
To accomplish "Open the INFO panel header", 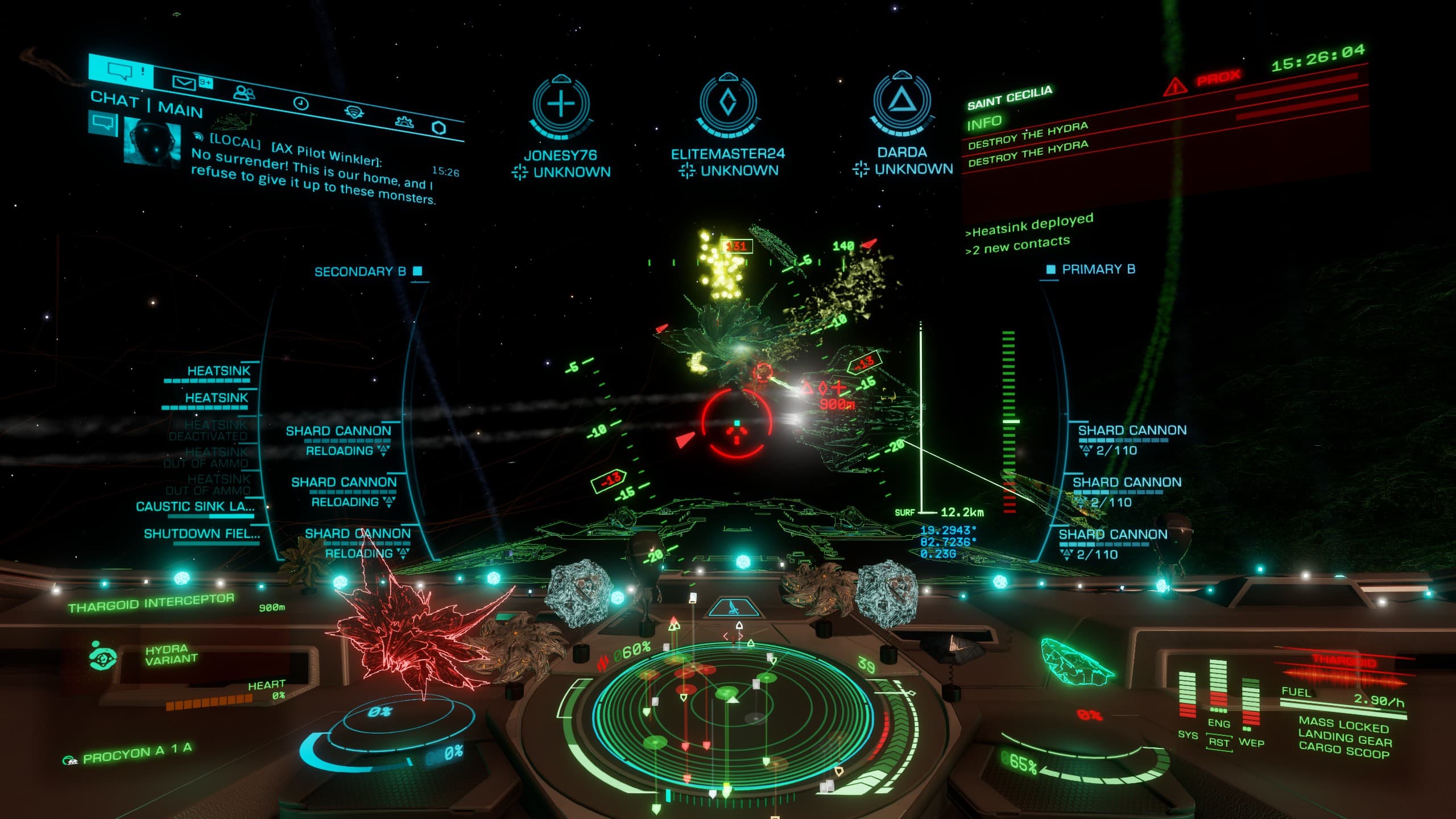I will 985,122.
